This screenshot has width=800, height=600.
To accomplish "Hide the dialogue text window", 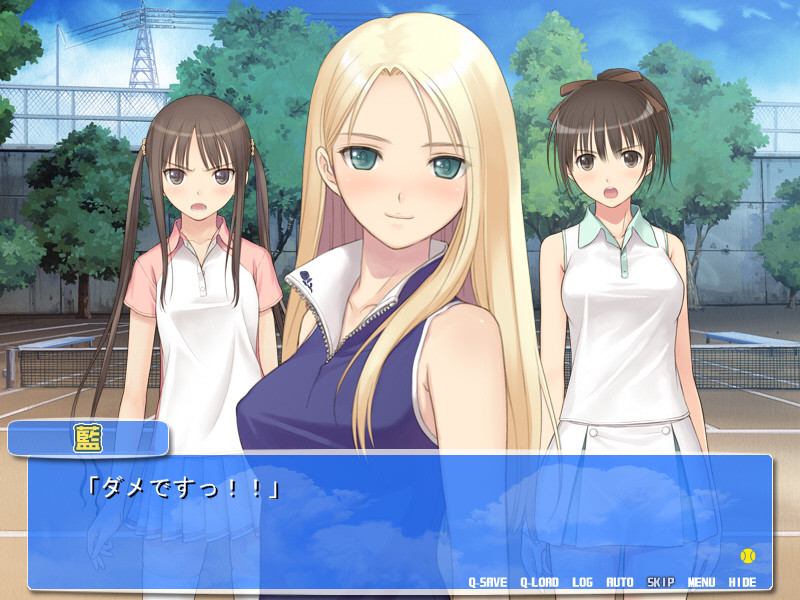I will click(742, 581).
